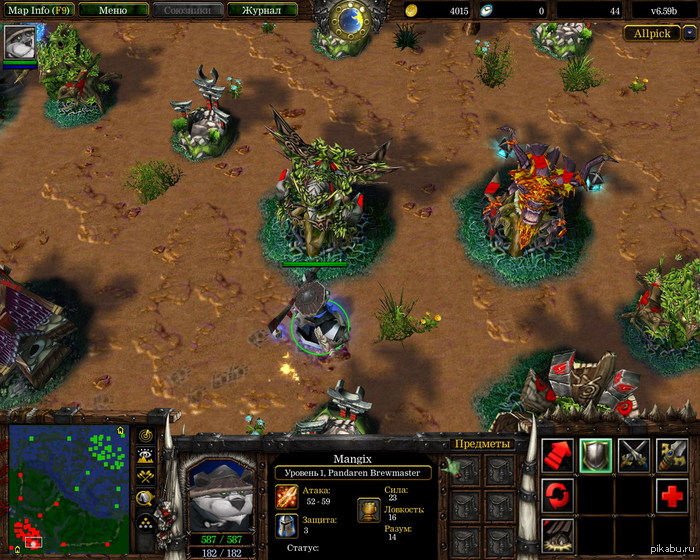Open the Map Info (F9) panel
The width and height of the screenshot is (700, 560).
click(x=34, y=10)
